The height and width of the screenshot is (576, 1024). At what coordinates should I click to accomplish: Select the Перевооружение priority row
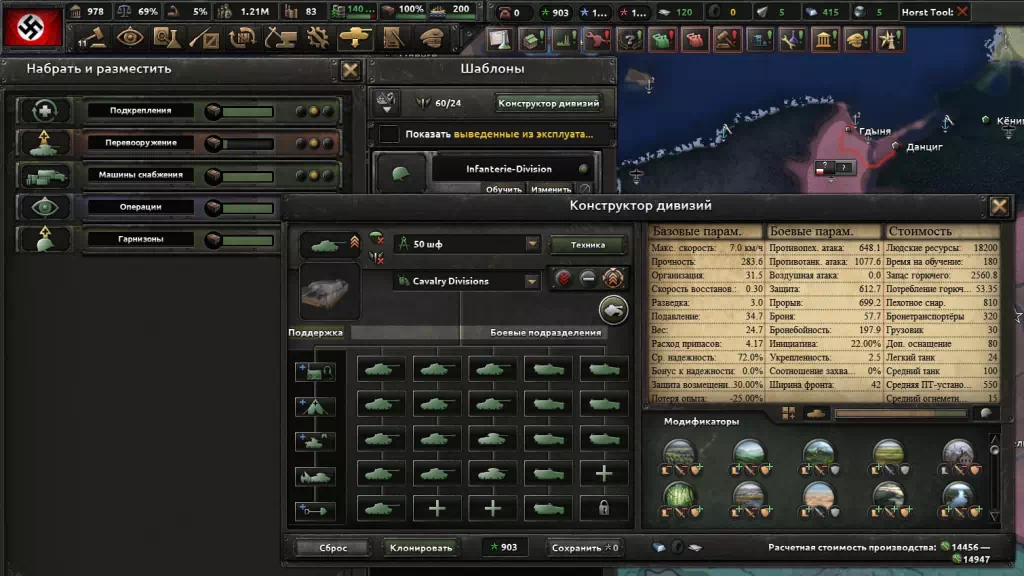click(x=180, y=143)
